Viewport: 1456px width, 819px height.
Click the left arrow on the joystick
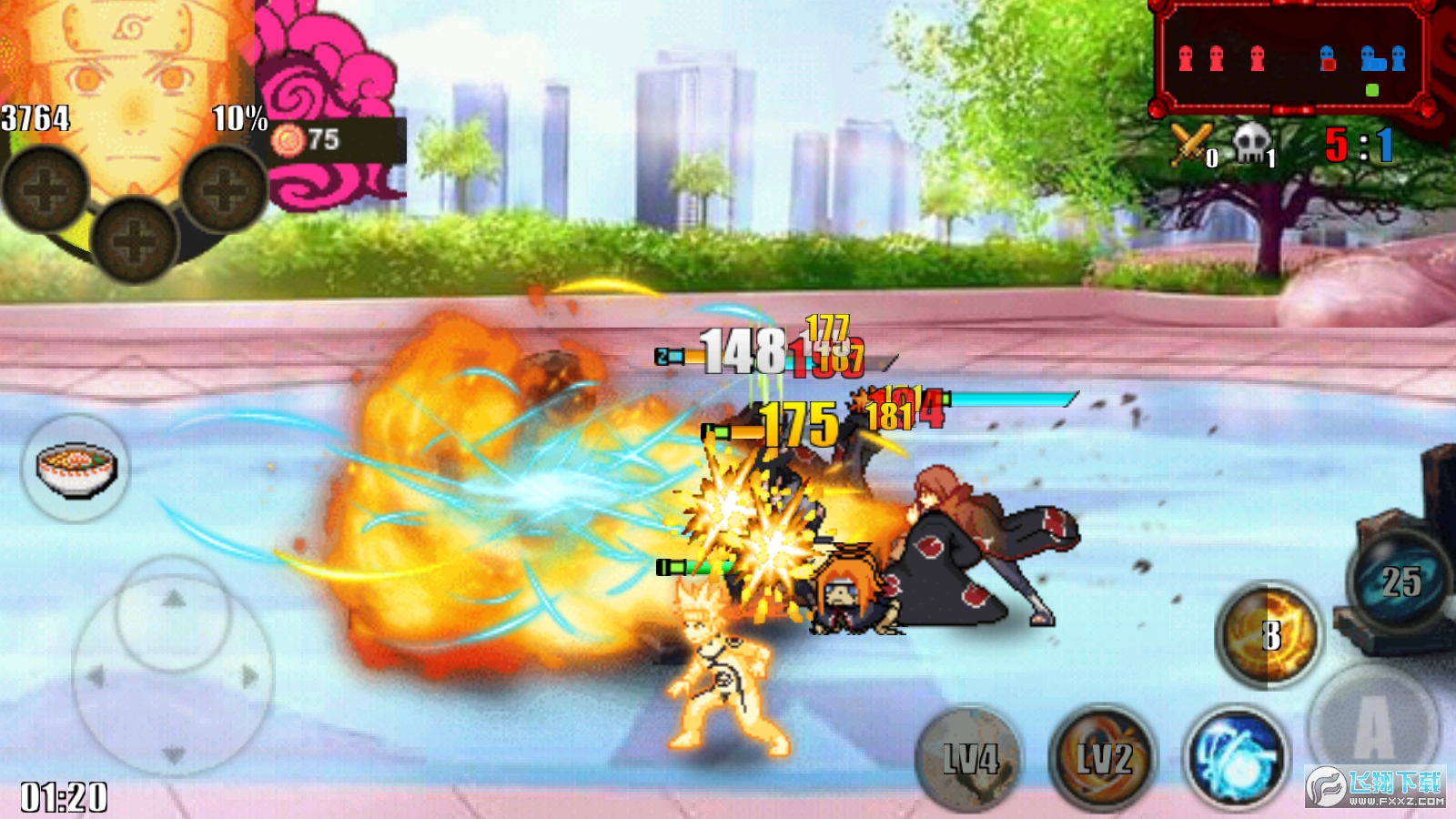(x=96, y=677)
